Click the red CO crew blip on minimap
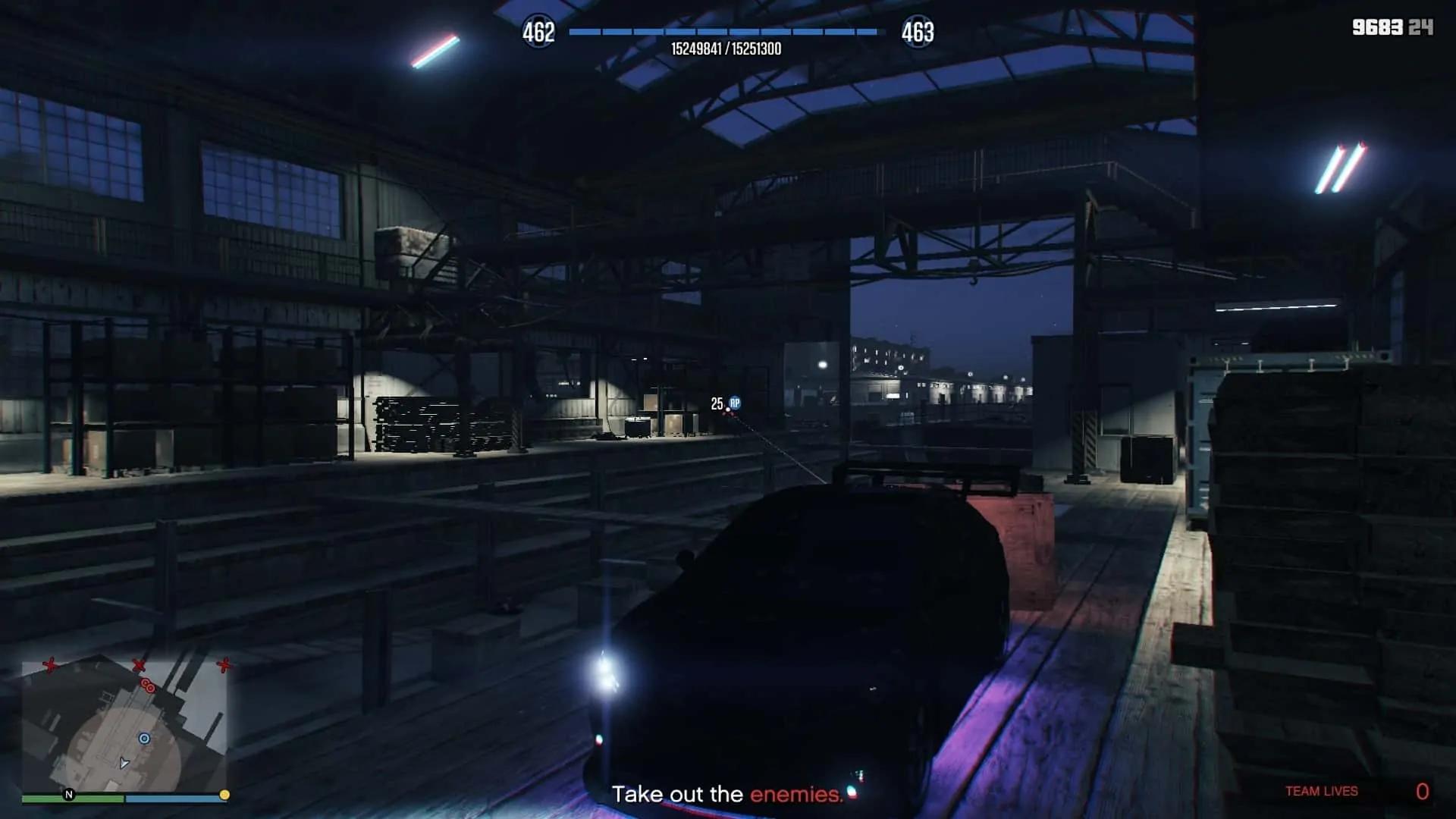 [147, 686]
